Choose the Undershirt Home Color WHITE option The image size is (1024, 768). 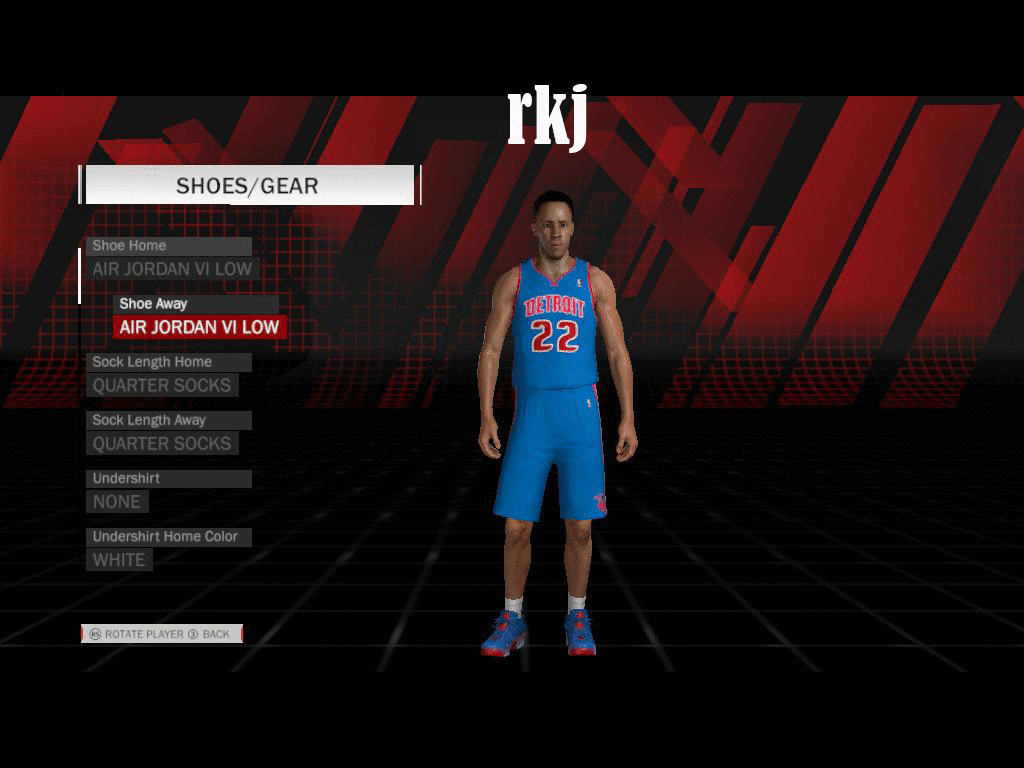point(119,560)
